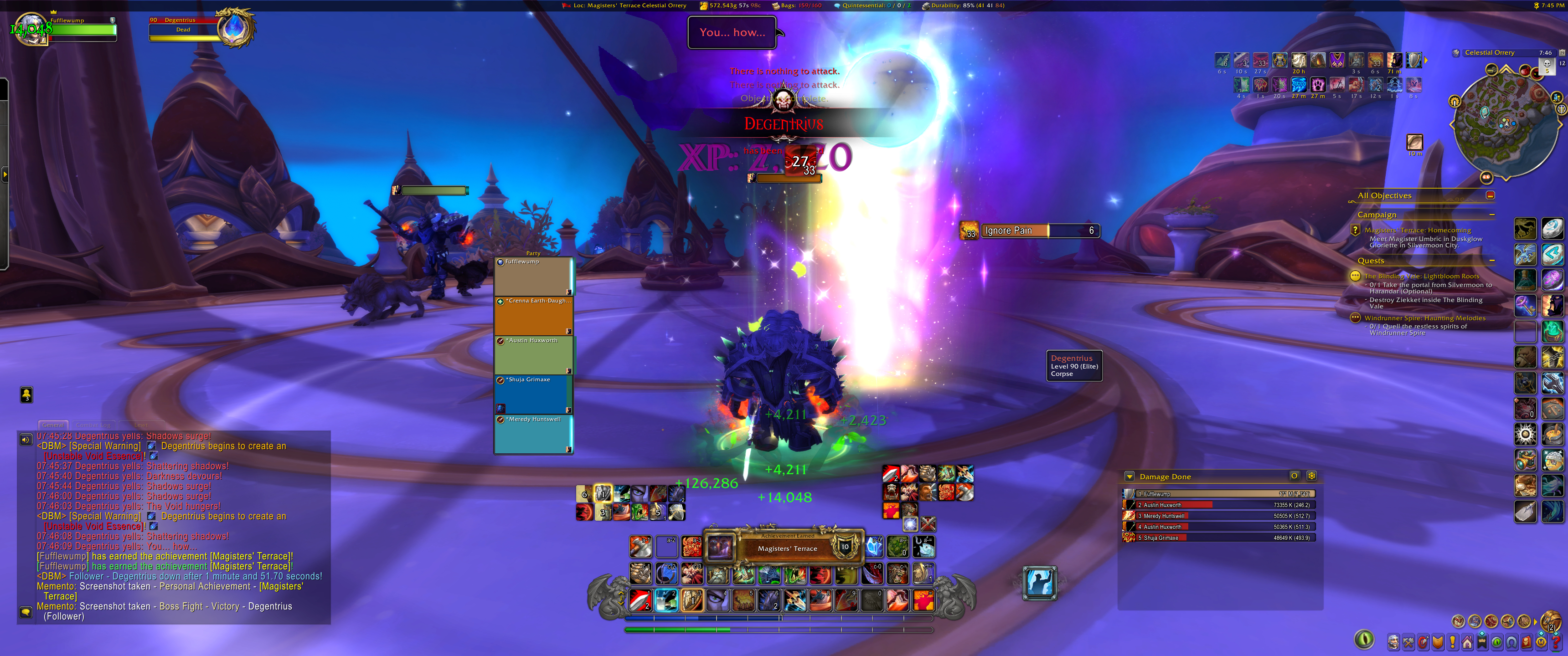This screenshot has width=1568, height=656.
Task: Select Fufflewump's row in the damage meter
Action: (1218, 494)
